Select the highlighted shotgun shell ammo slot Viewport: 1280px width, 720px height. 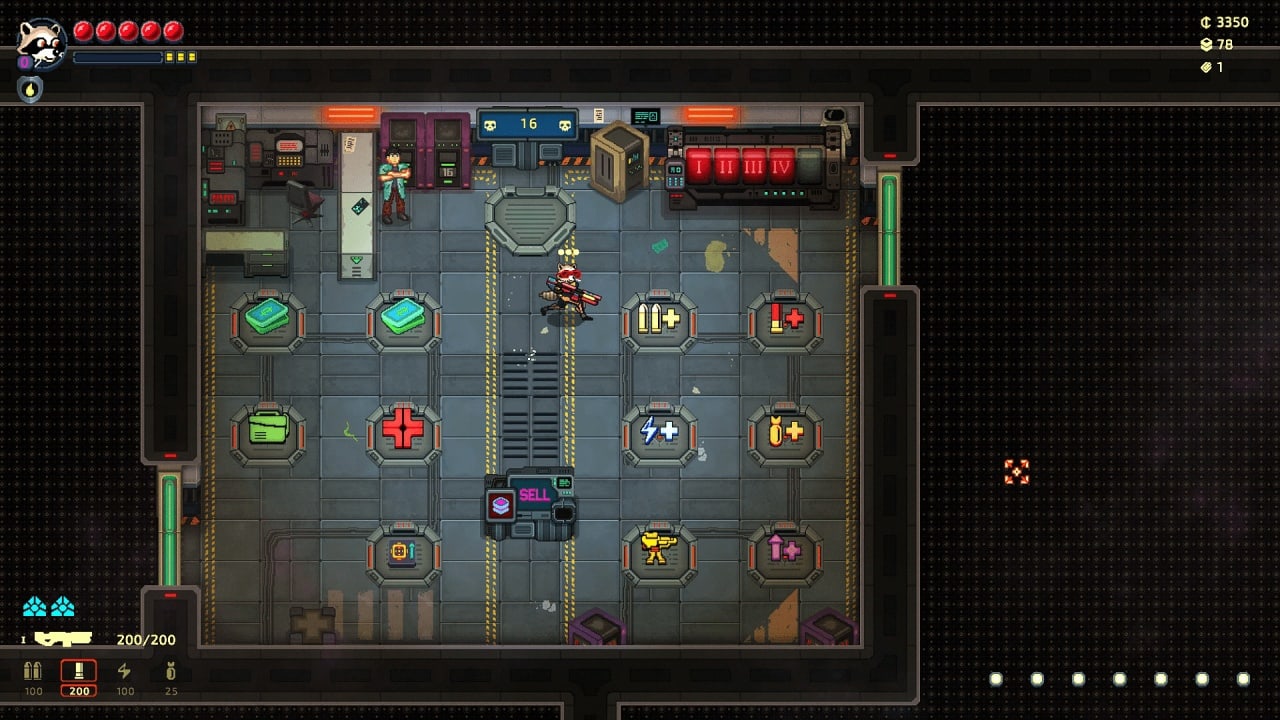point(79,673)
